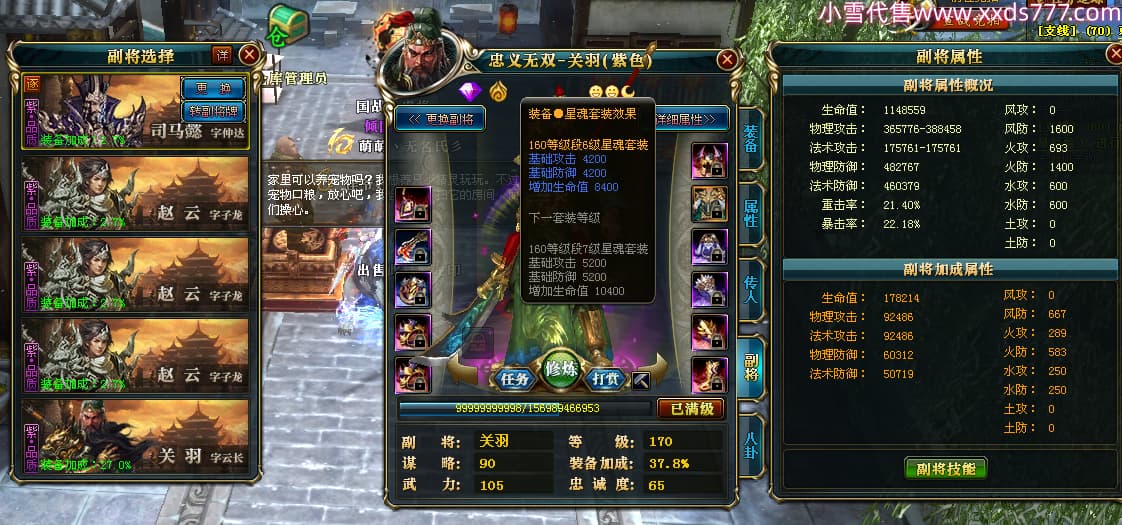The height and width of the screenshot is (525, 1122).
Task: Click the 任务 button
Action: point(514,379)
